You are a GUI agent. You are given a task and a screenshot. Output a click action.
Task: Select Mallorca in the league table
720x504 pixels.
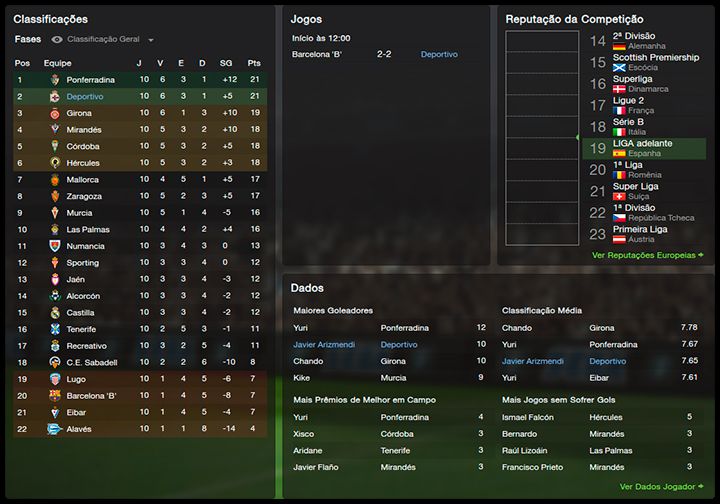tap(82, 180)
